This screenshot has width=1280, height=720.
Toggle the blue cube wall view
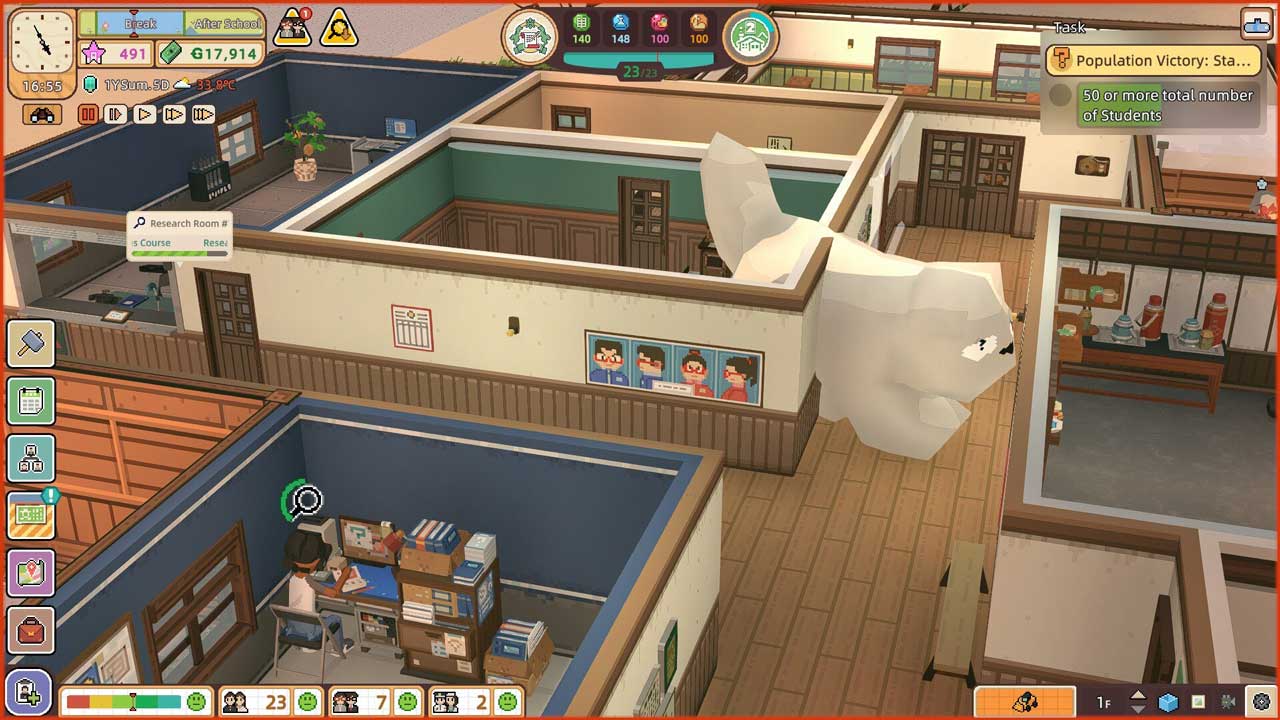point(1168,701)
